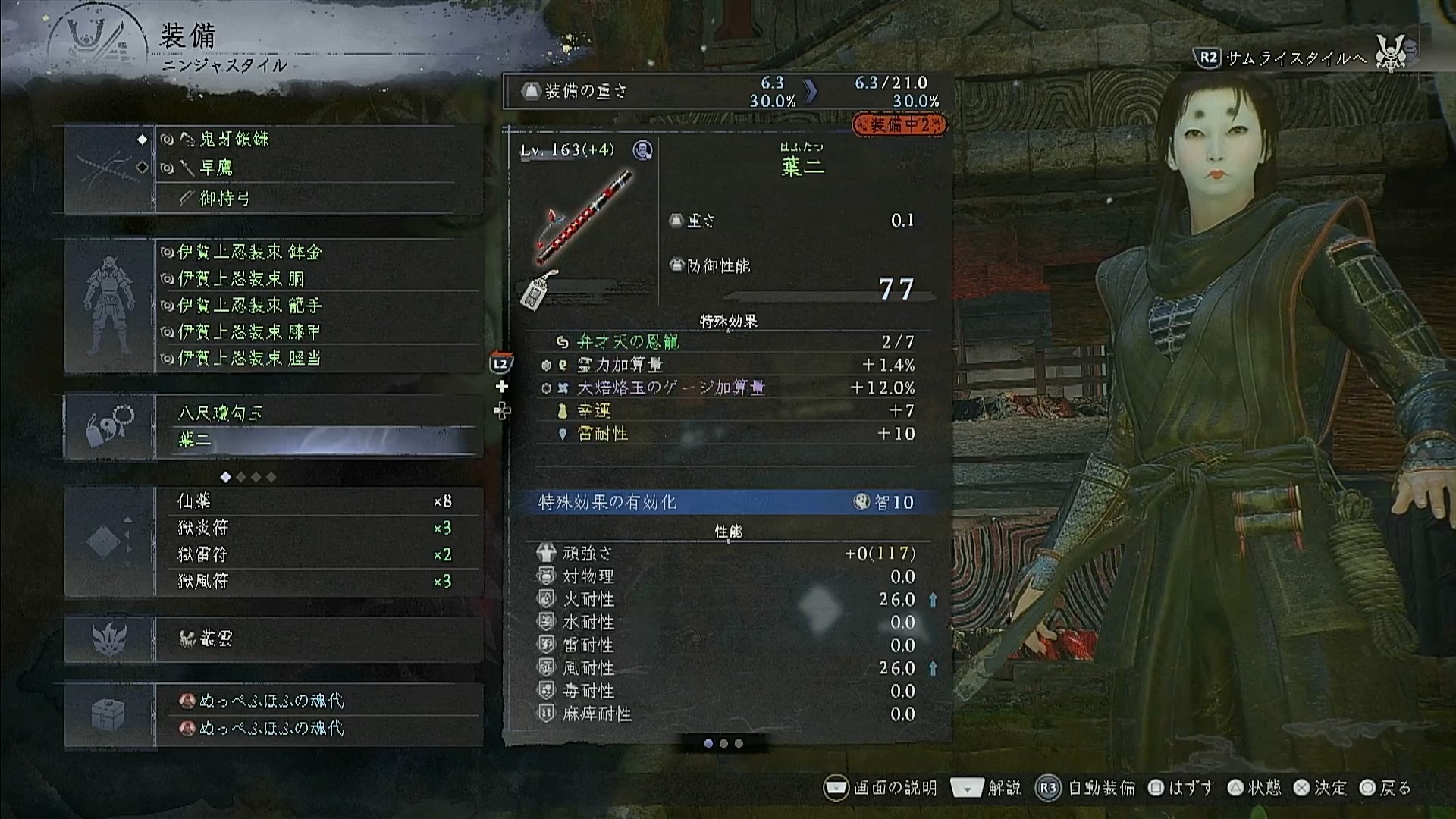Select the 伊賀上忍装束 胴 chest armor
This screenshot has width=1456, height=819.
pyautogui.click(x=318, y=278)
